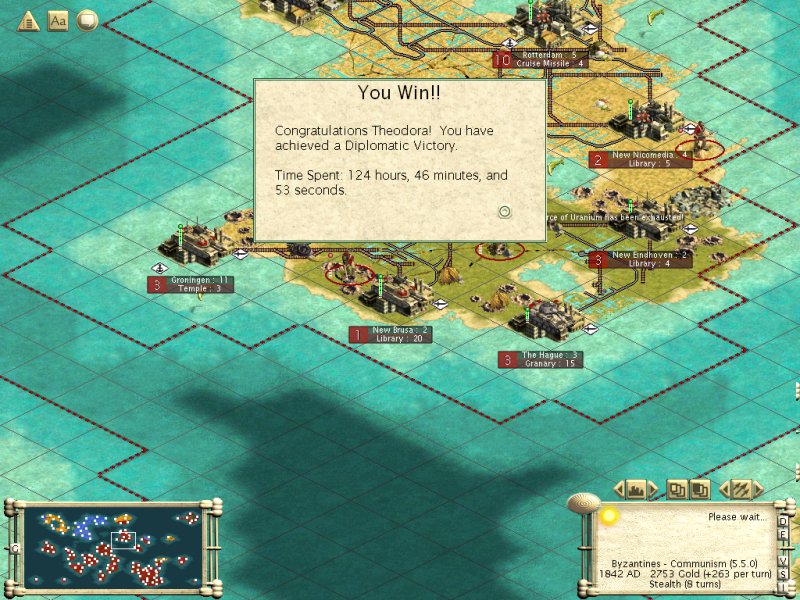Click the D button on info box
Screen dimensions: 800x600
click(x=783, y=521)
